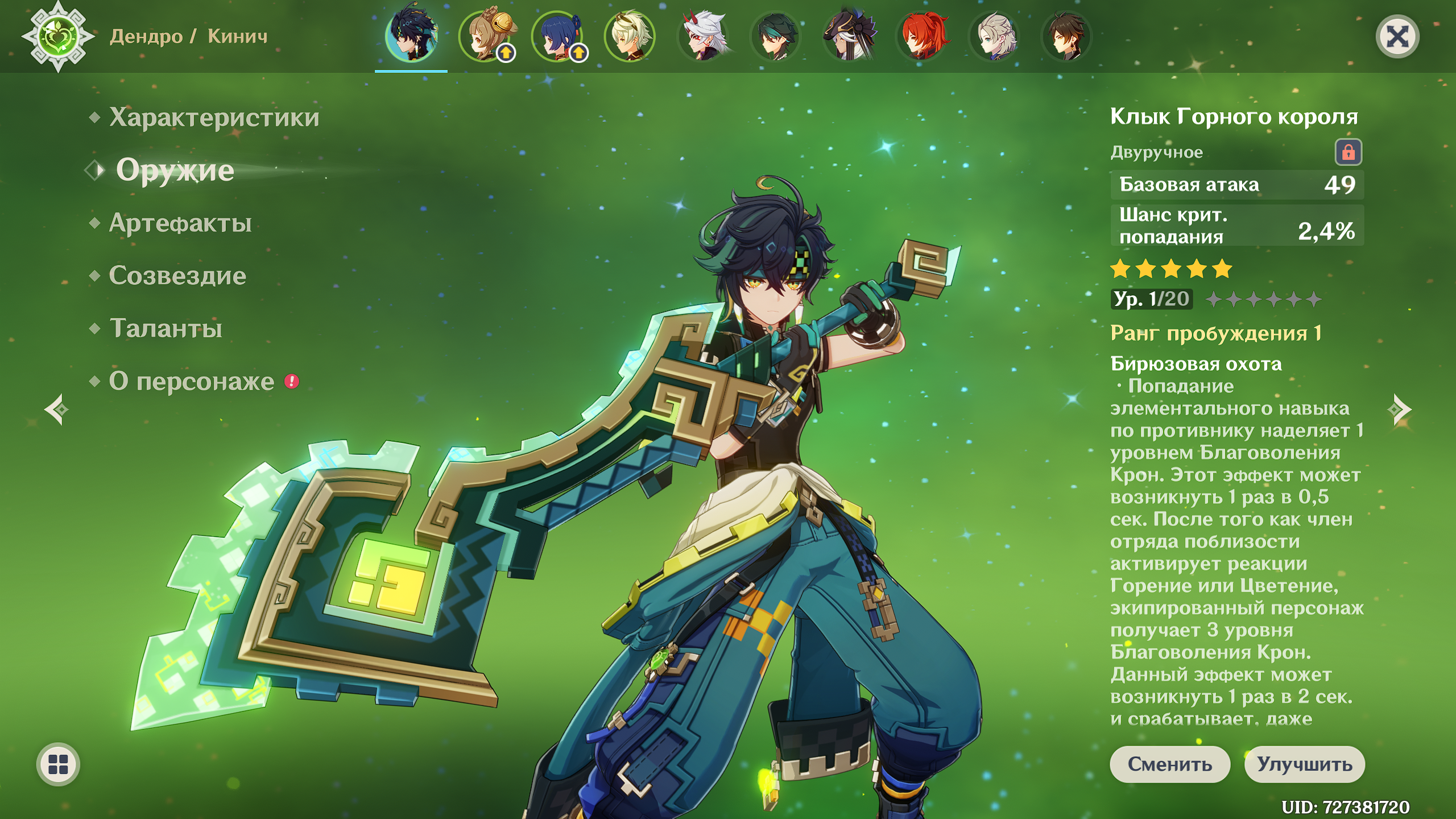Screen dimensions: 1456x819
Task: Click the Dendro element emblem icon
Action: pos(58,37)
